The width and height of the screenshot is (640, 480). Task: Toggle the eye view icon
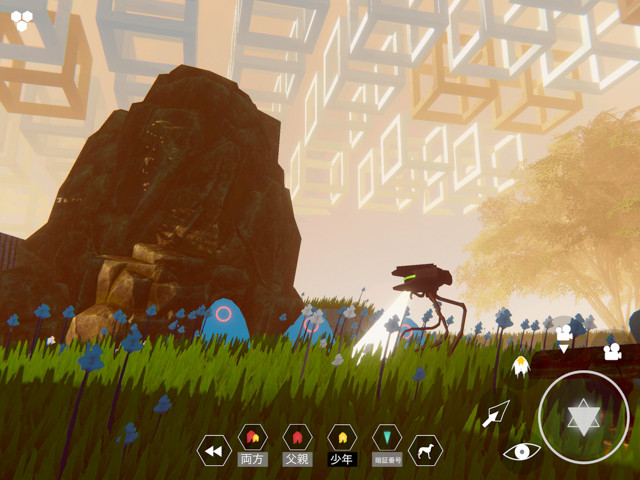tap(521, 451)
